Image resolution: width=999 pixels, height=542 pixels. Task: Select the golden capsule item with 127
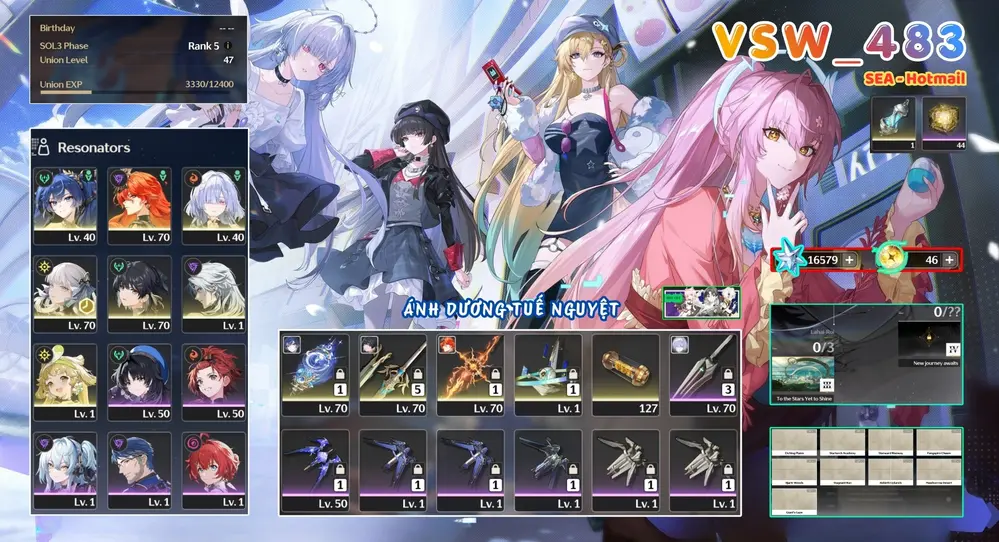[x=625, y=374]
